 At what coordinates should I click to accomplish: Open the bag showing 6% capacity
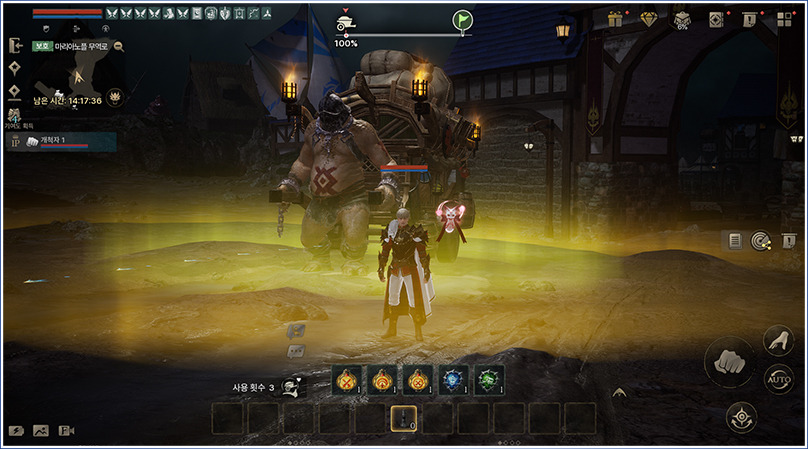click(682, 19)
